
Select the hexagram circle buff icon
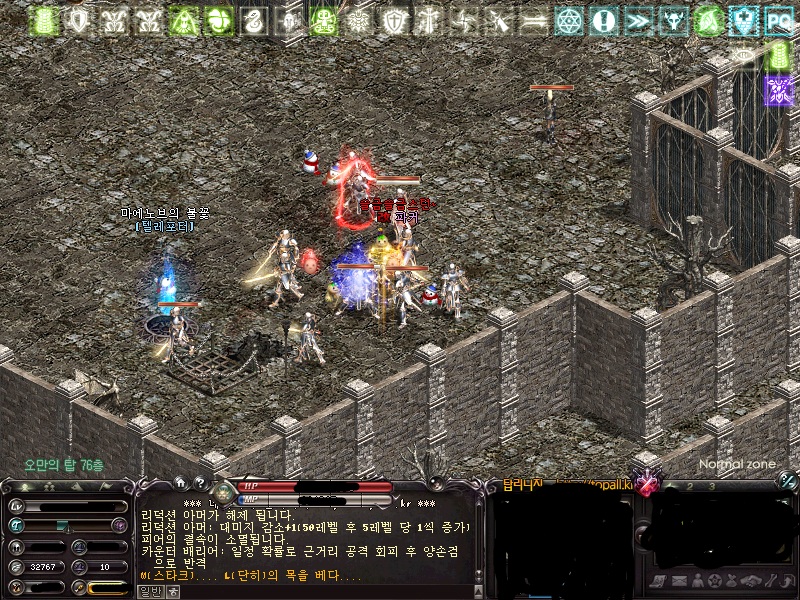point(569,20)
